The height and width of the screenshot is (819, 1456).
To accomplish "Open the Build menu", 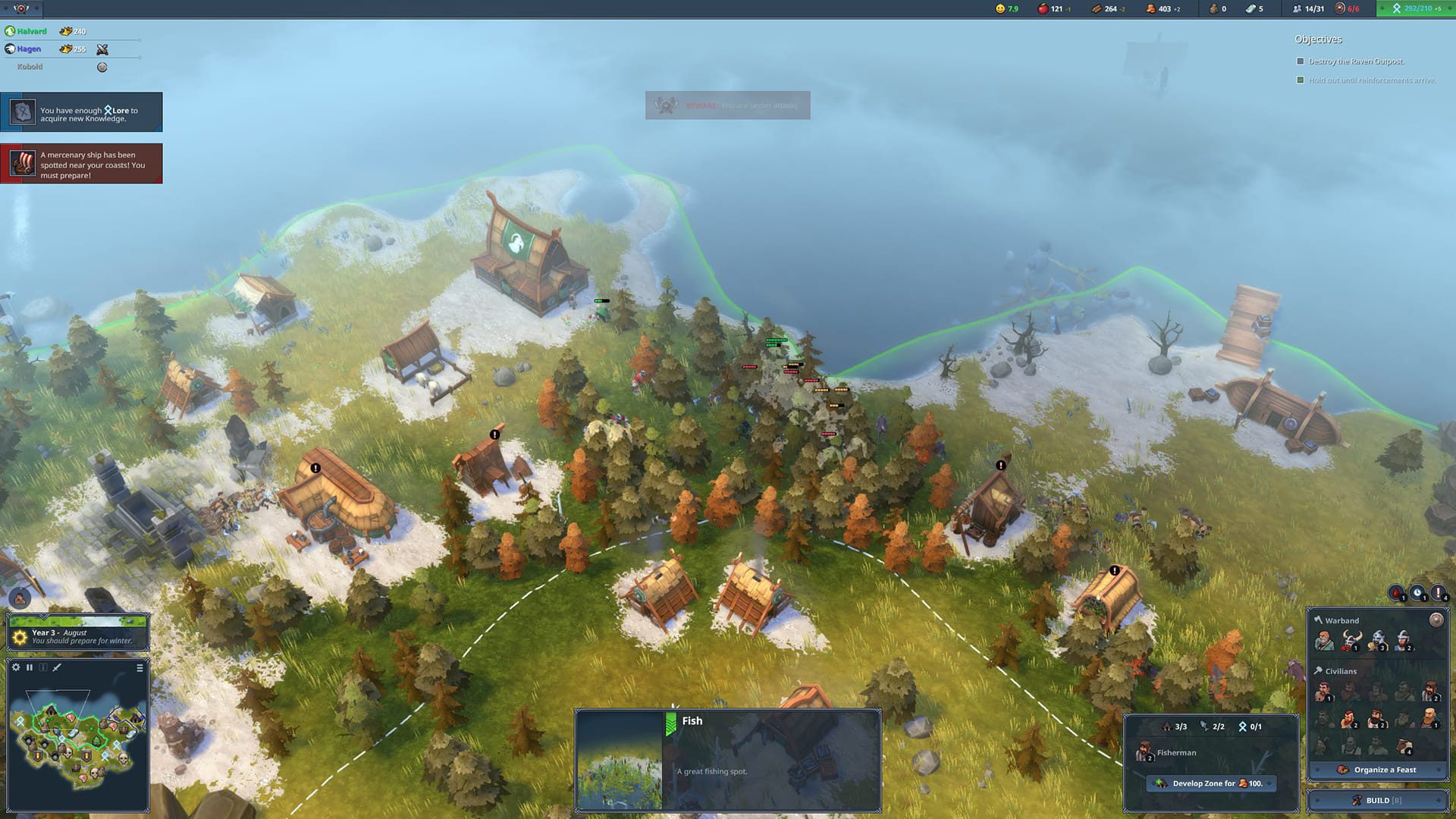I will pos(1377,800).
